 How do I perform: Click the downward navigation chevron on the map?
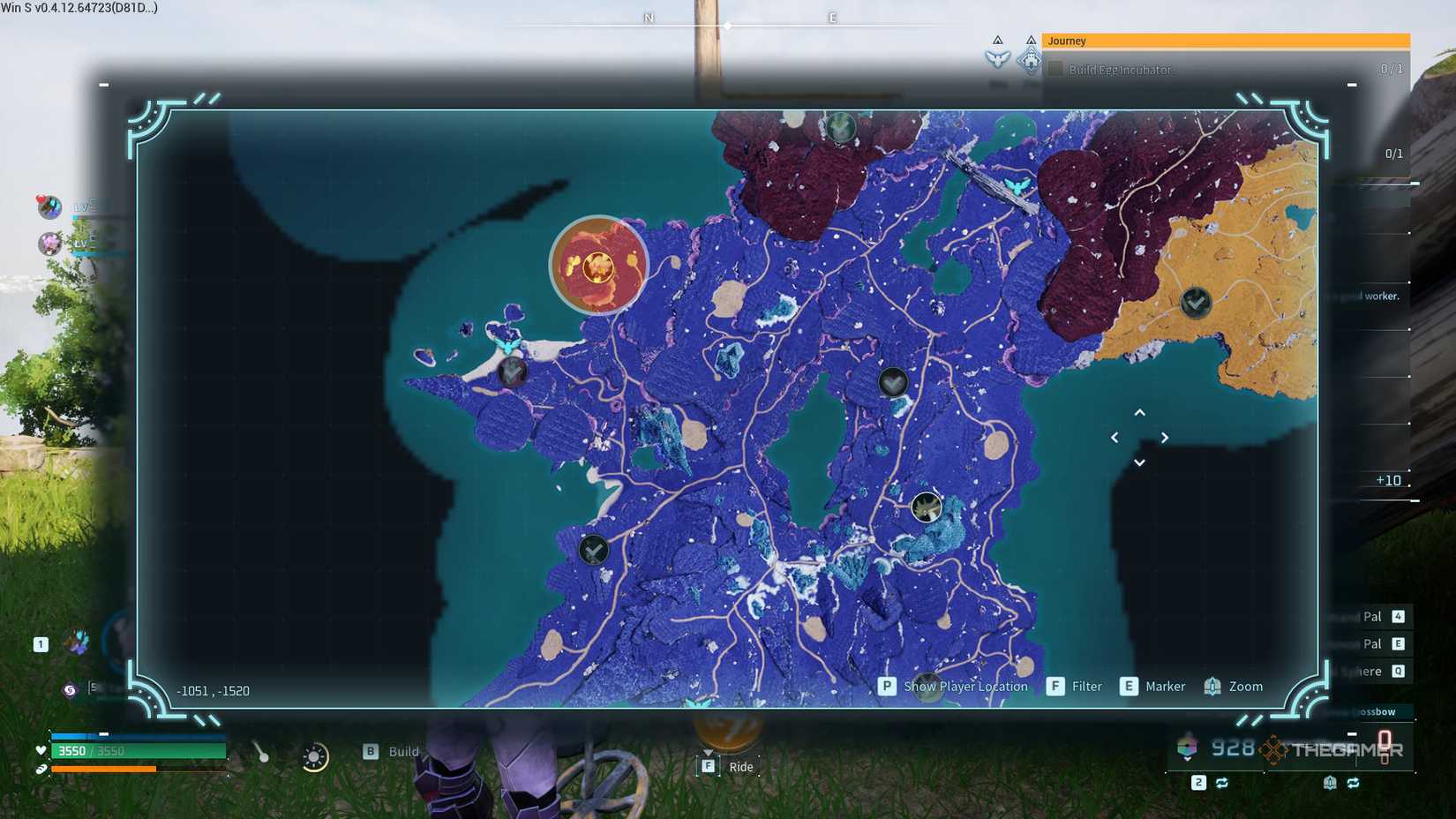pyautogui.click(x=1140, y=462)
